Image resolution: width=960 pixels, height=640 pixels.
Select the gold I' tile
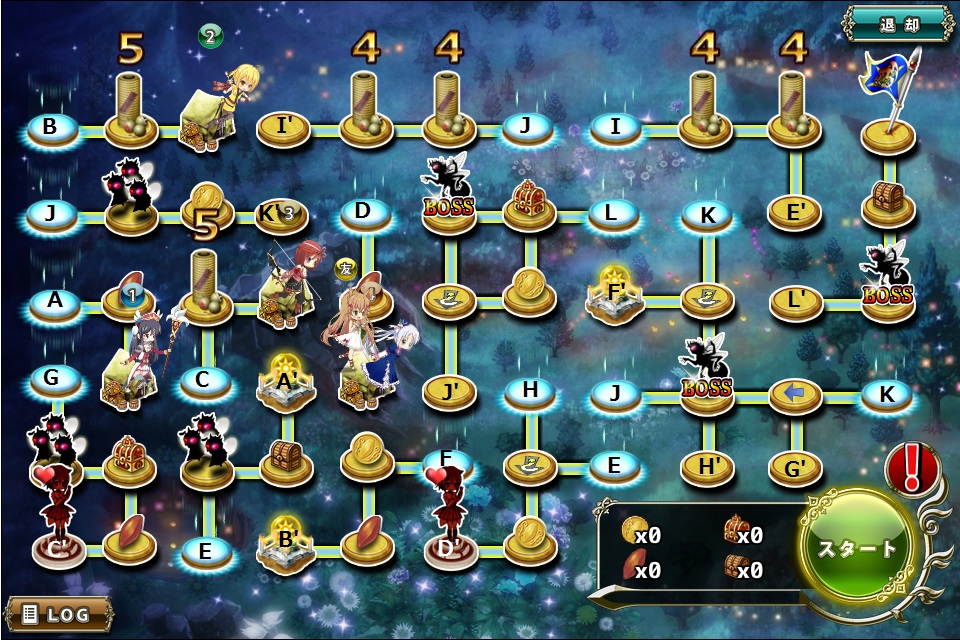[x=283, y=128]
